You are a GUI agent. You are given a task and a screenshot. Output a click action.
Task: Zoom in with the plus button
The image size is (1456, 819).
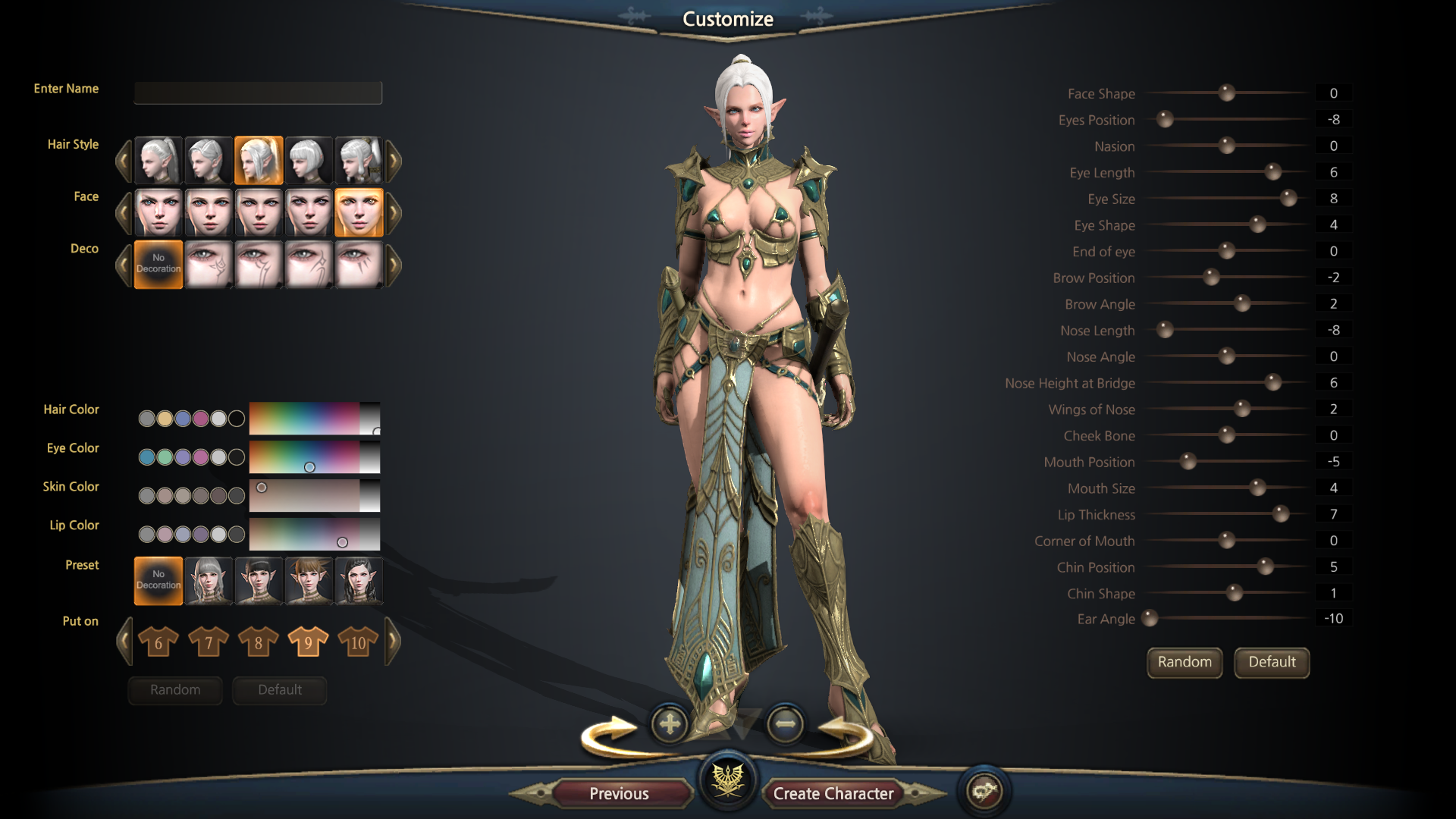[670, 724]
